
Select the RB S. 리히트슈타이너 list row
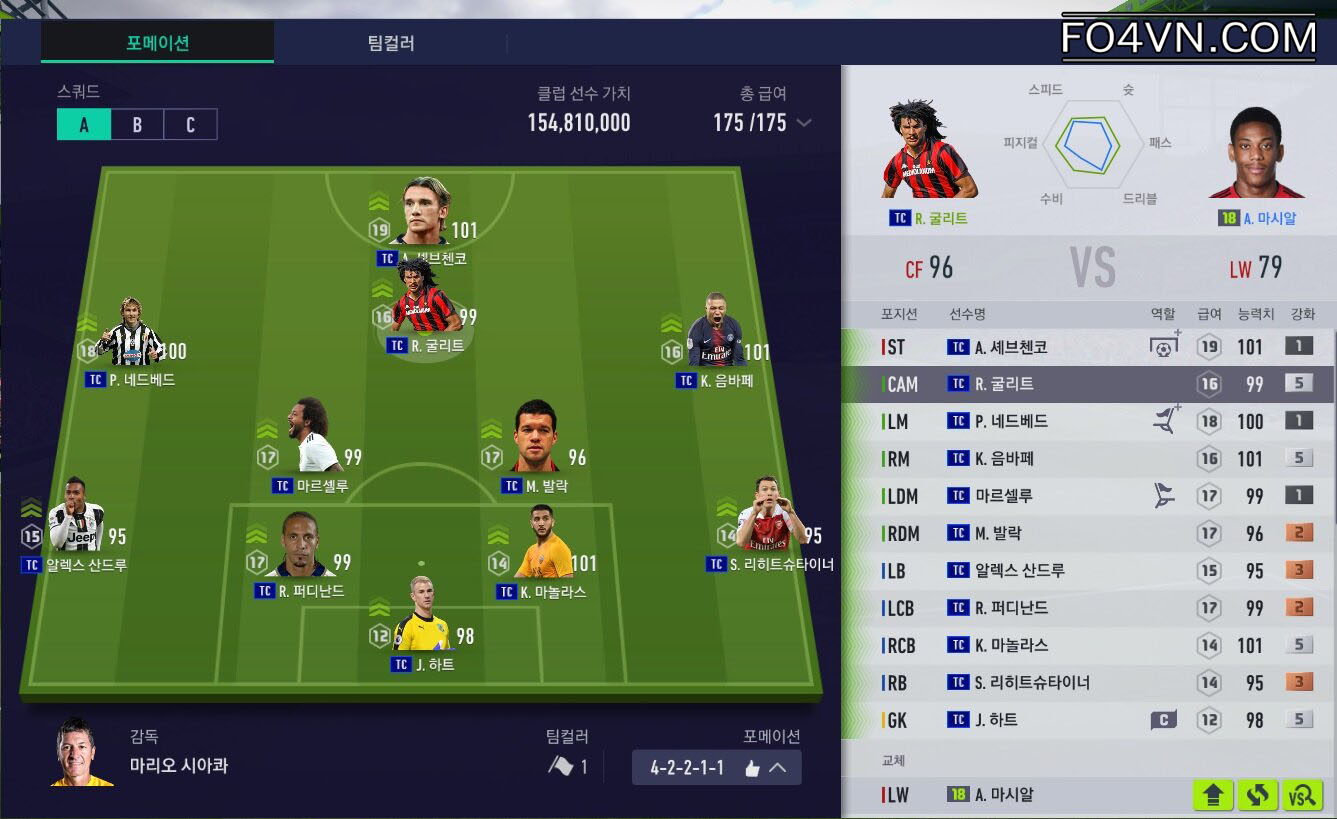(x=1088, y=683)
